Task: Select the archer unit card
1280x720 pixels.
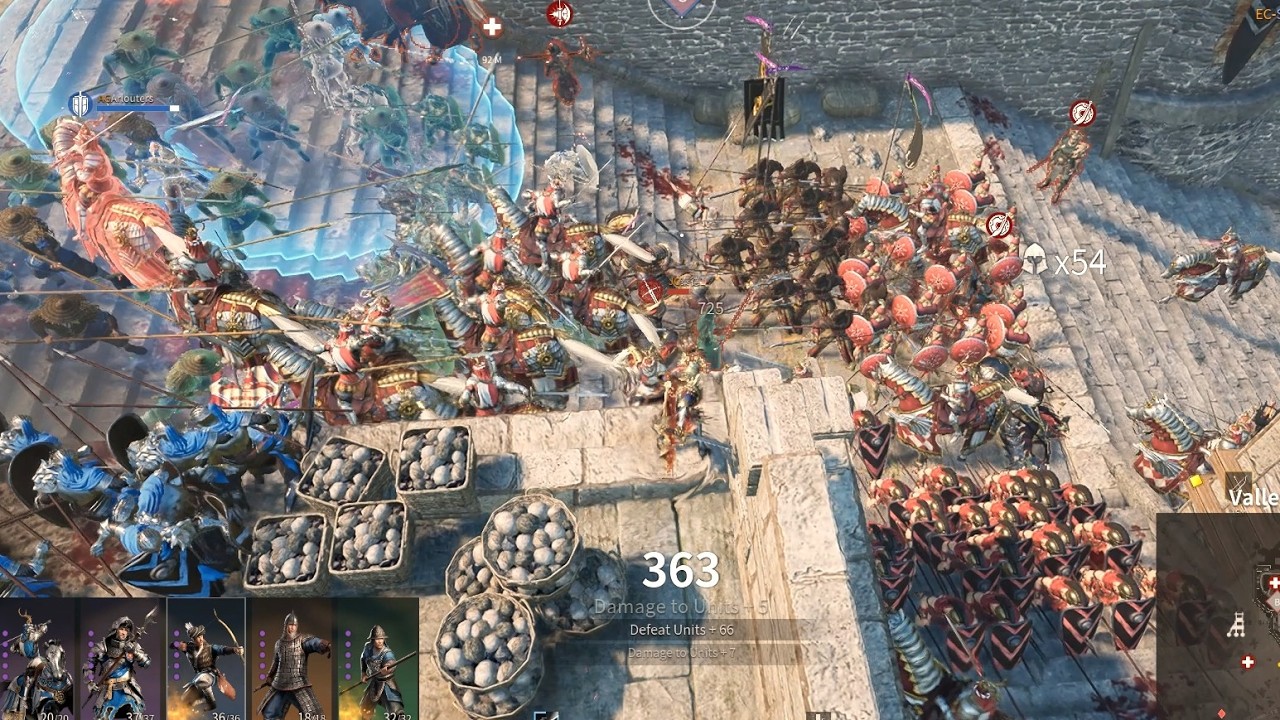Action: [206, 658]
